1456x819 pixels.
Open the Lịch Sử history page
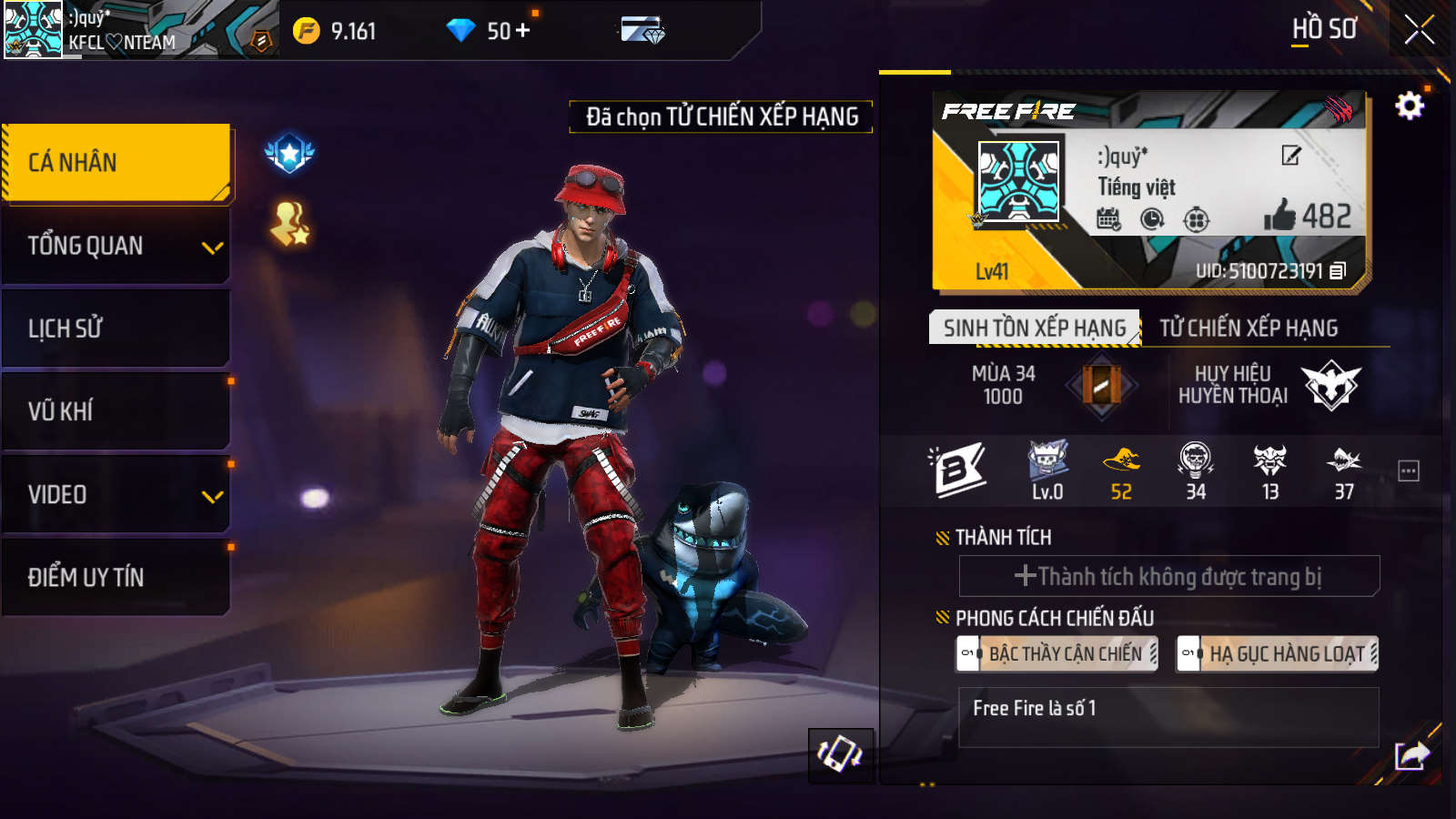(x=116, y=329)
